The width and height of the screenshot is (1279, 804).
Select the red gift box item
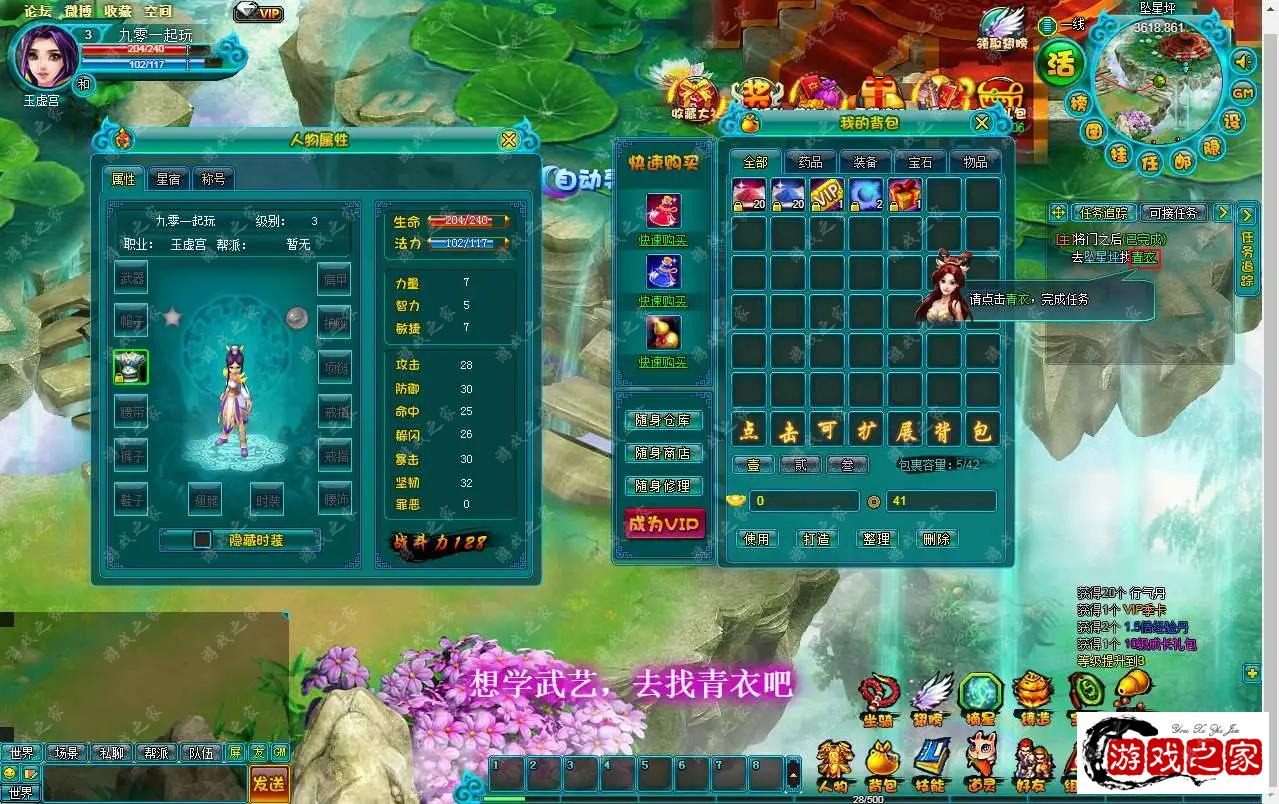click(905, 193)
